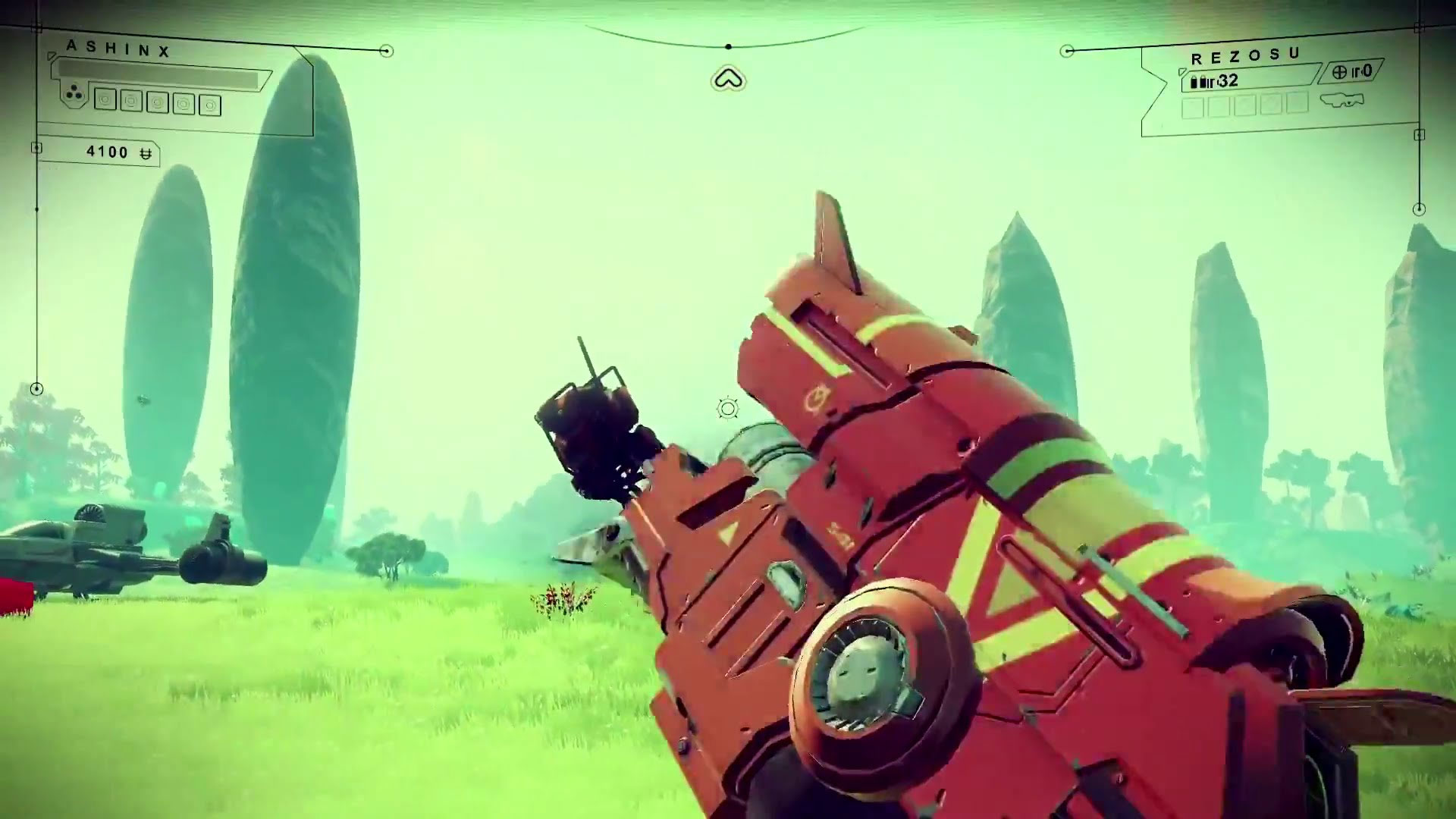The image size is (1456, 819).
Task: Click the central scanning reticle icon
Action: [726, 409]
